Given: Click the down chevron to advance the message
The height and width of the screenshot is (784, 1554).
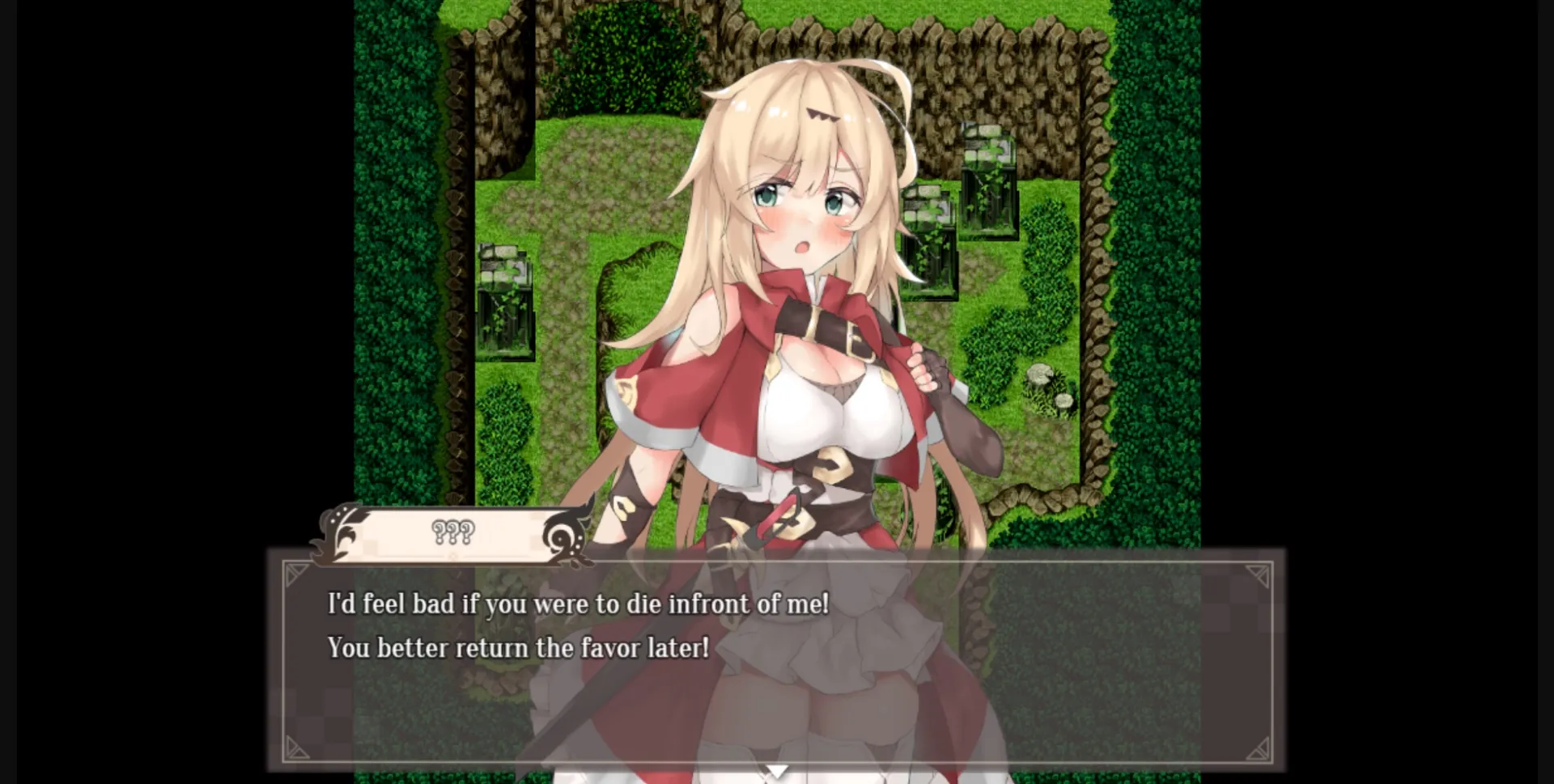Looking at the screenshot, I should [777, 773].
